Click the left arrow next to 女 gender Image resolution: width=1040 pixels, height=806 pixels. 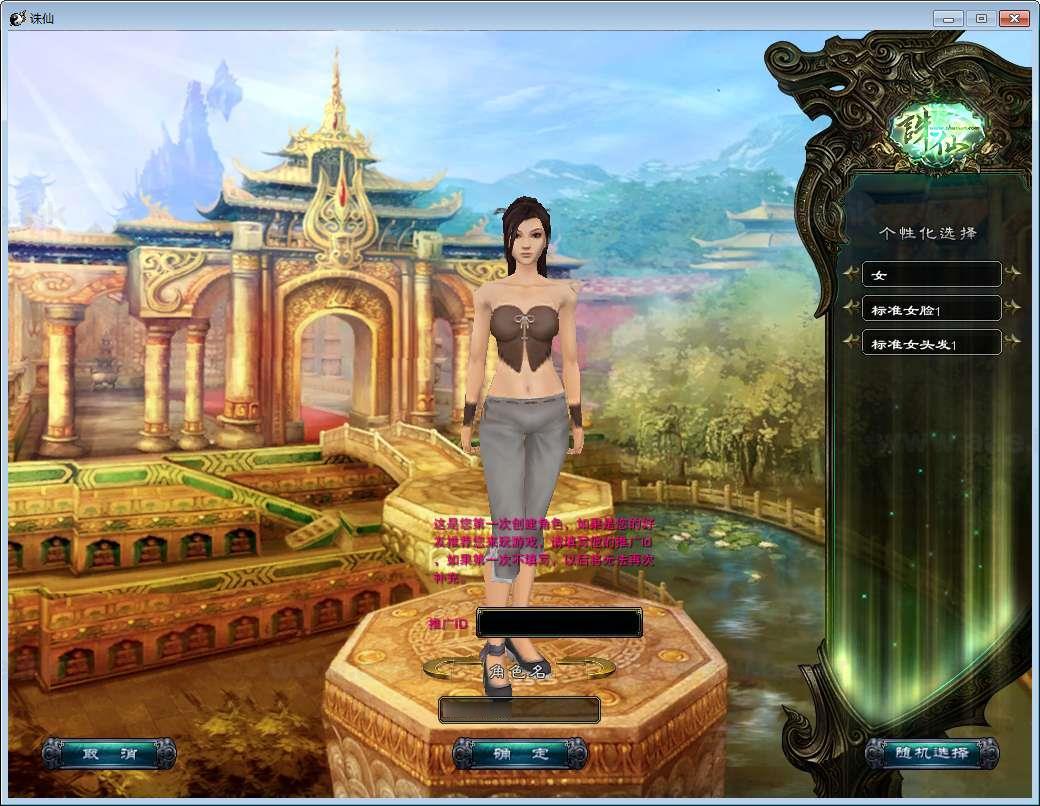coord(851,273)
